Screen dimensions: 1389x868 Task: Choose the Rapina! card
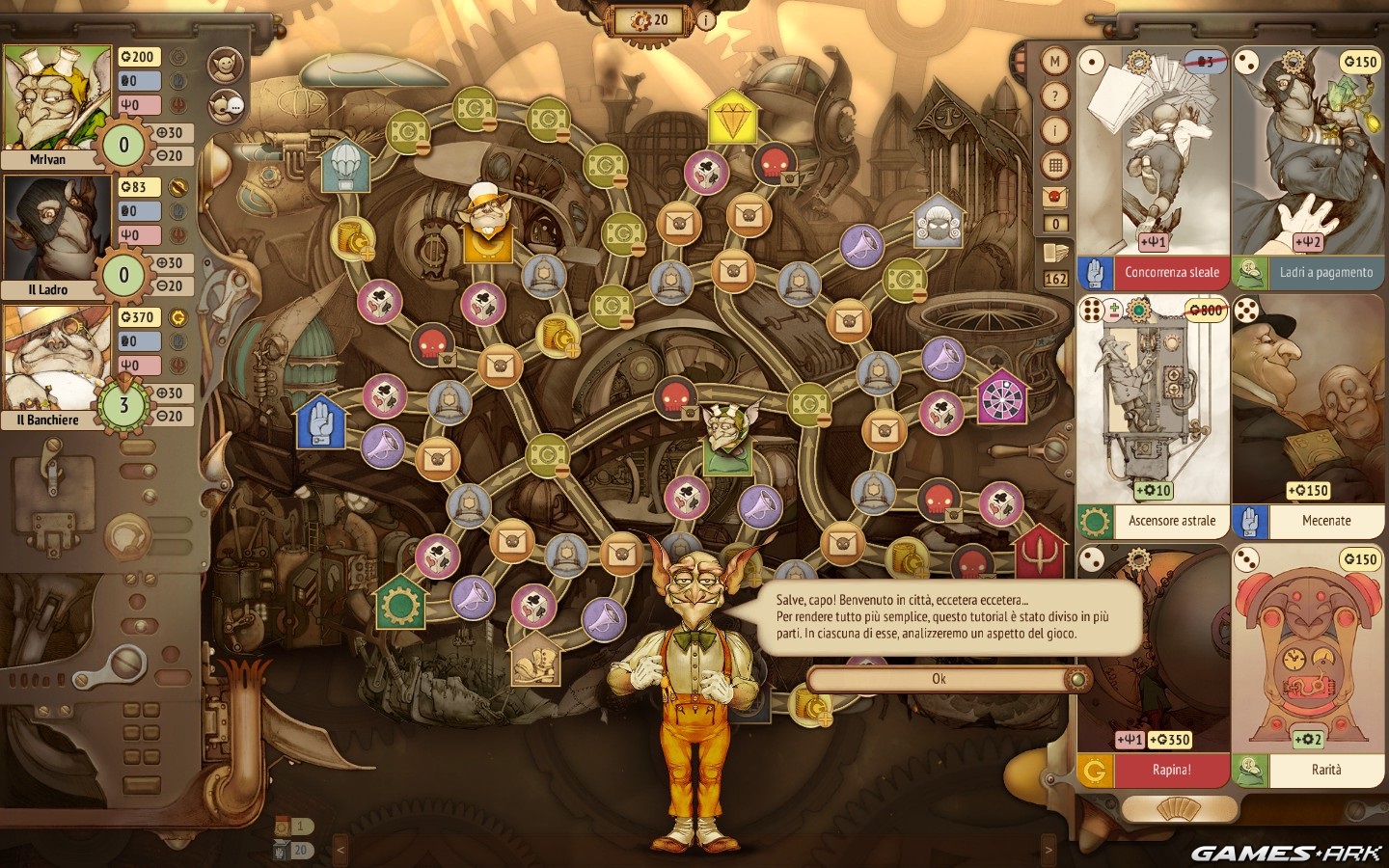[x=1153, y=665]
